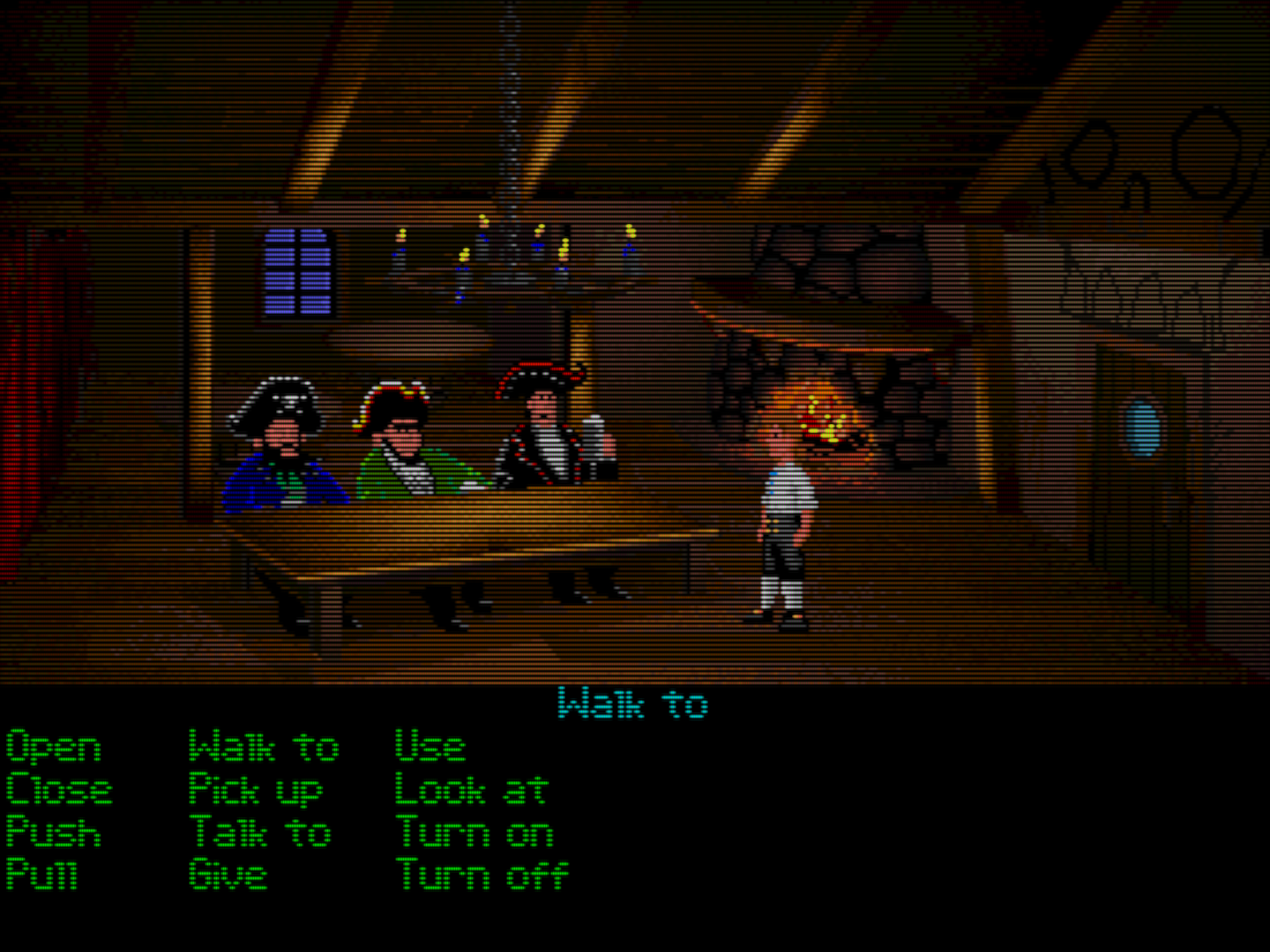Select the Pull verb
Screen dimensions: 1270x952
point(41,874)
